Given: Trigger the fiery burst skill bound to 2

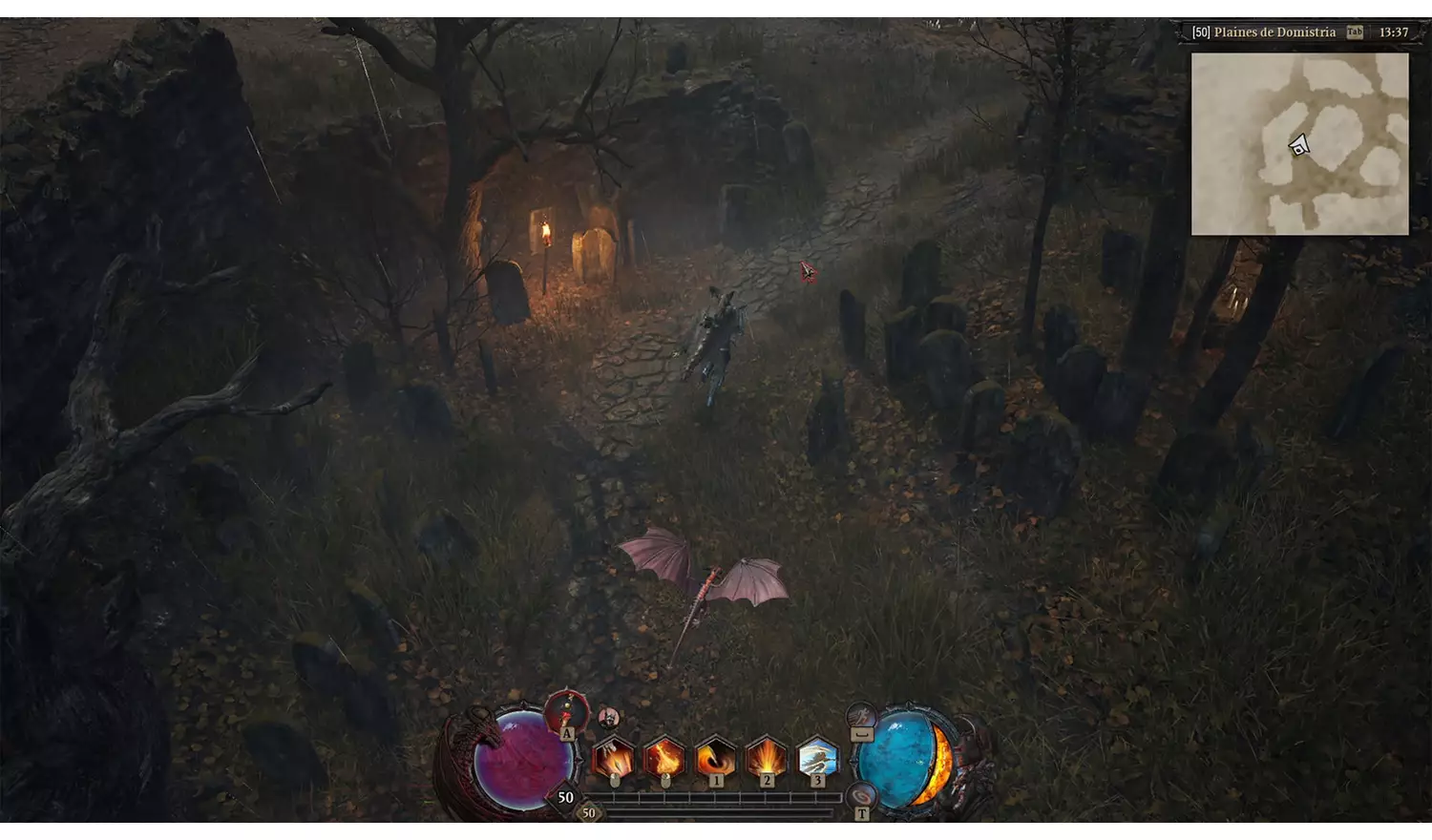Looking at the screenshot, I should [767, 757].
